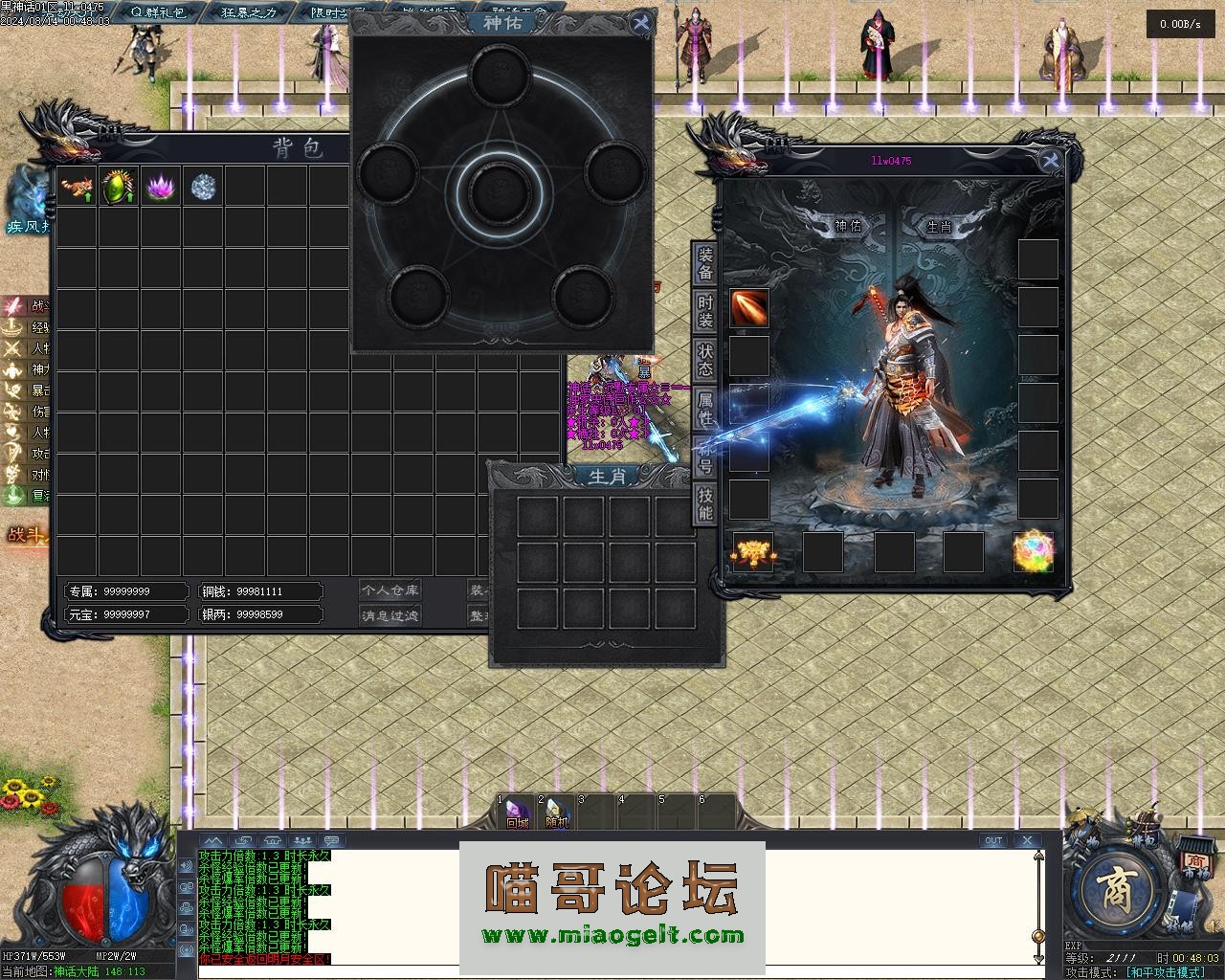Switch to the 状态 status tab

tap(705, 360)
